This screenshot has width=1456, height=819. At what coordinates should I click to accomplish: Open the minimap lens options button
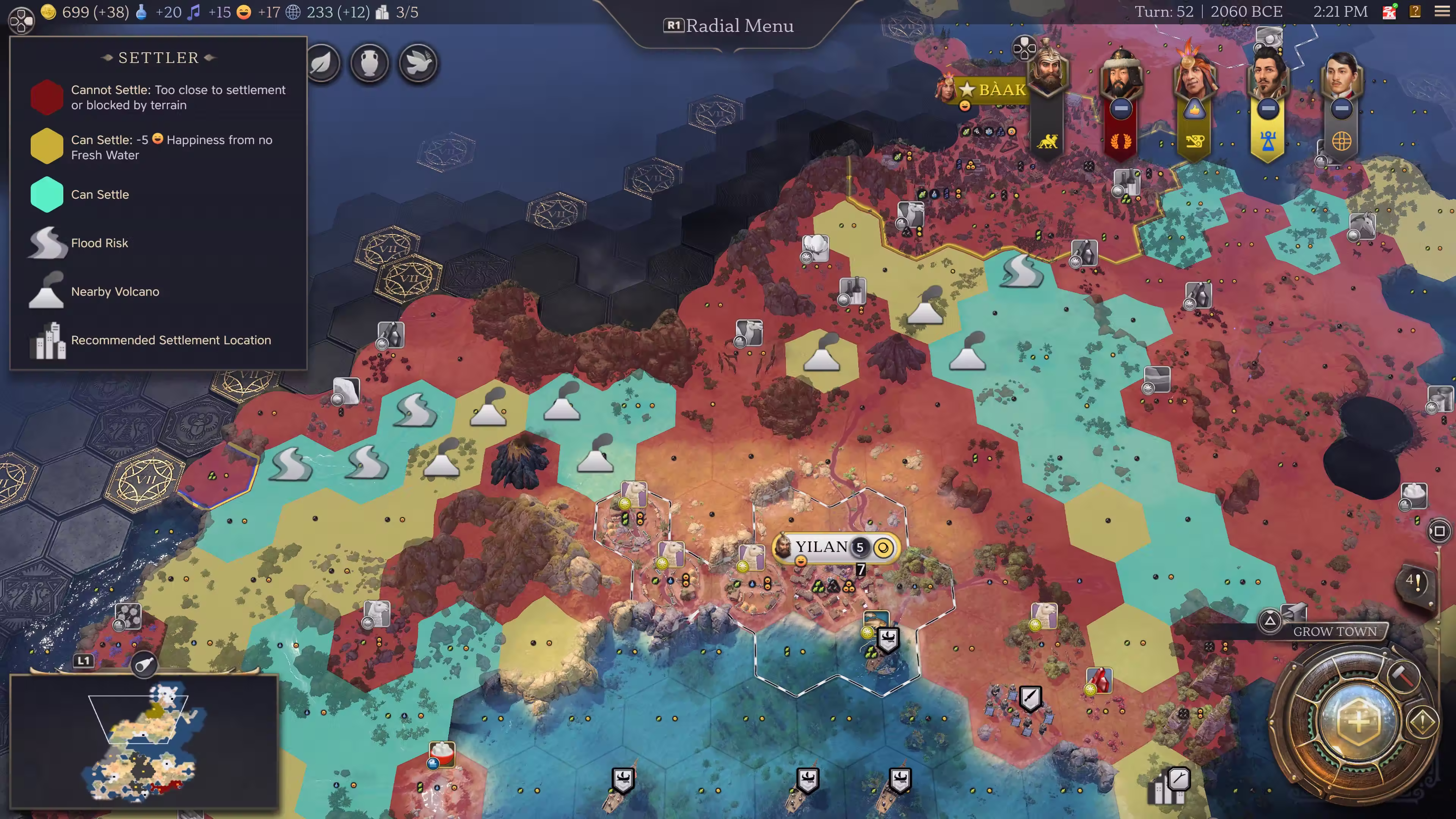point(144,665)
